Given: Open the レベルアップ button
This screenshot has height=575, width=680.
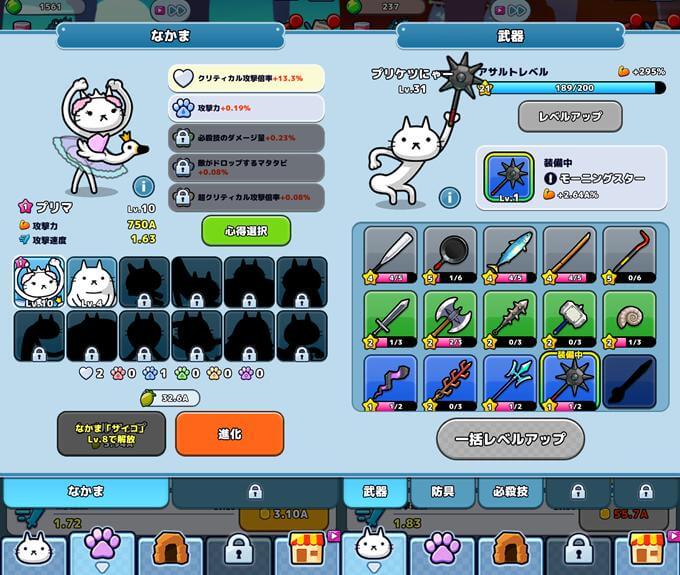Looking at the screenshot, I should pos(570,116).
